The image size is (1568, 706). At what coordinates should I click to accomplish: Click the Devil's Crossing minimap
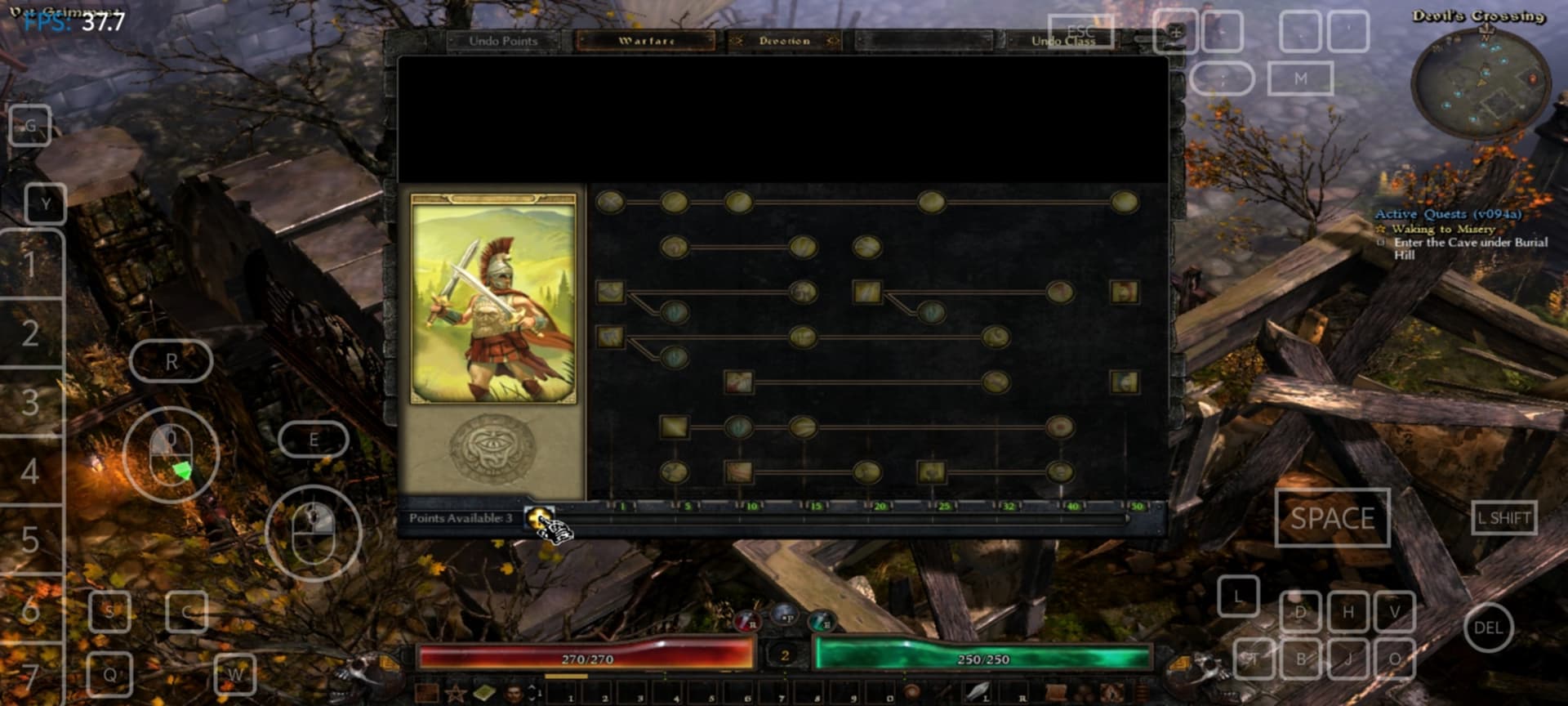point(1480,84)
